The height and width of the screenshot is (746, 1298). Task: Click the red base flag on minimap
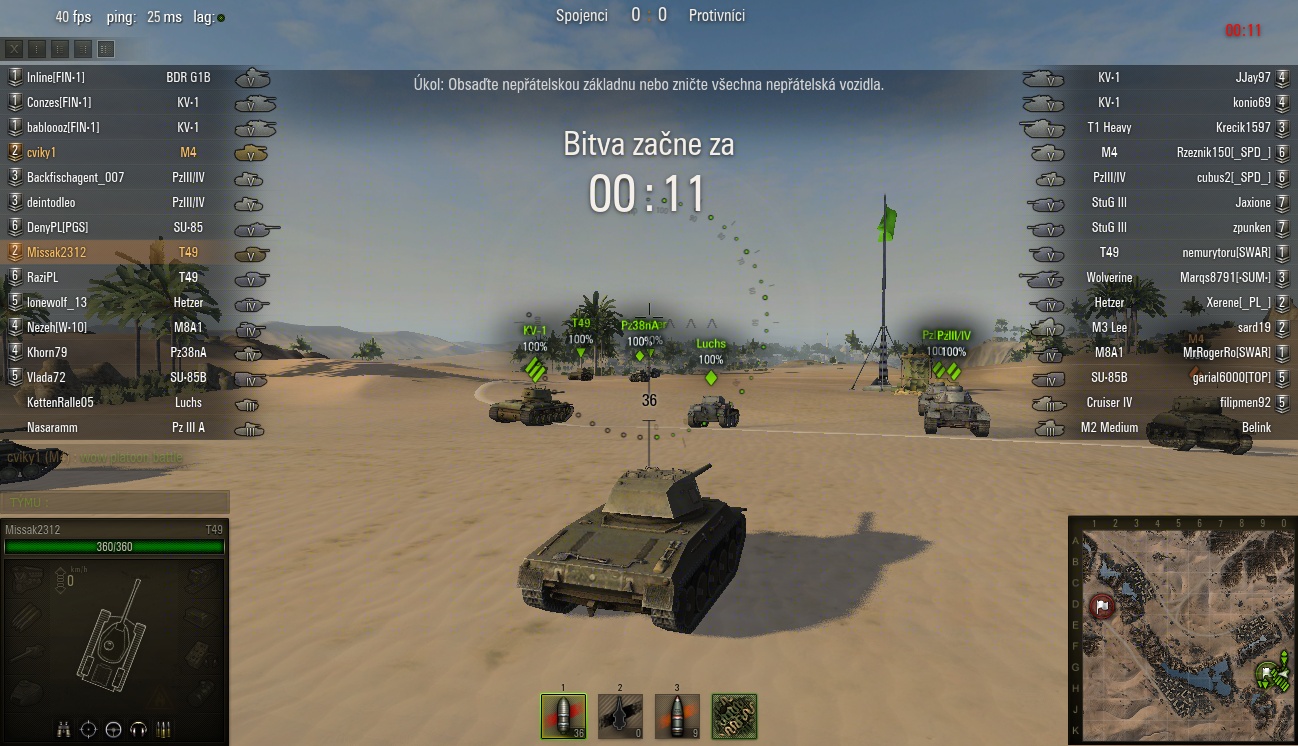tap(1102, 606)
